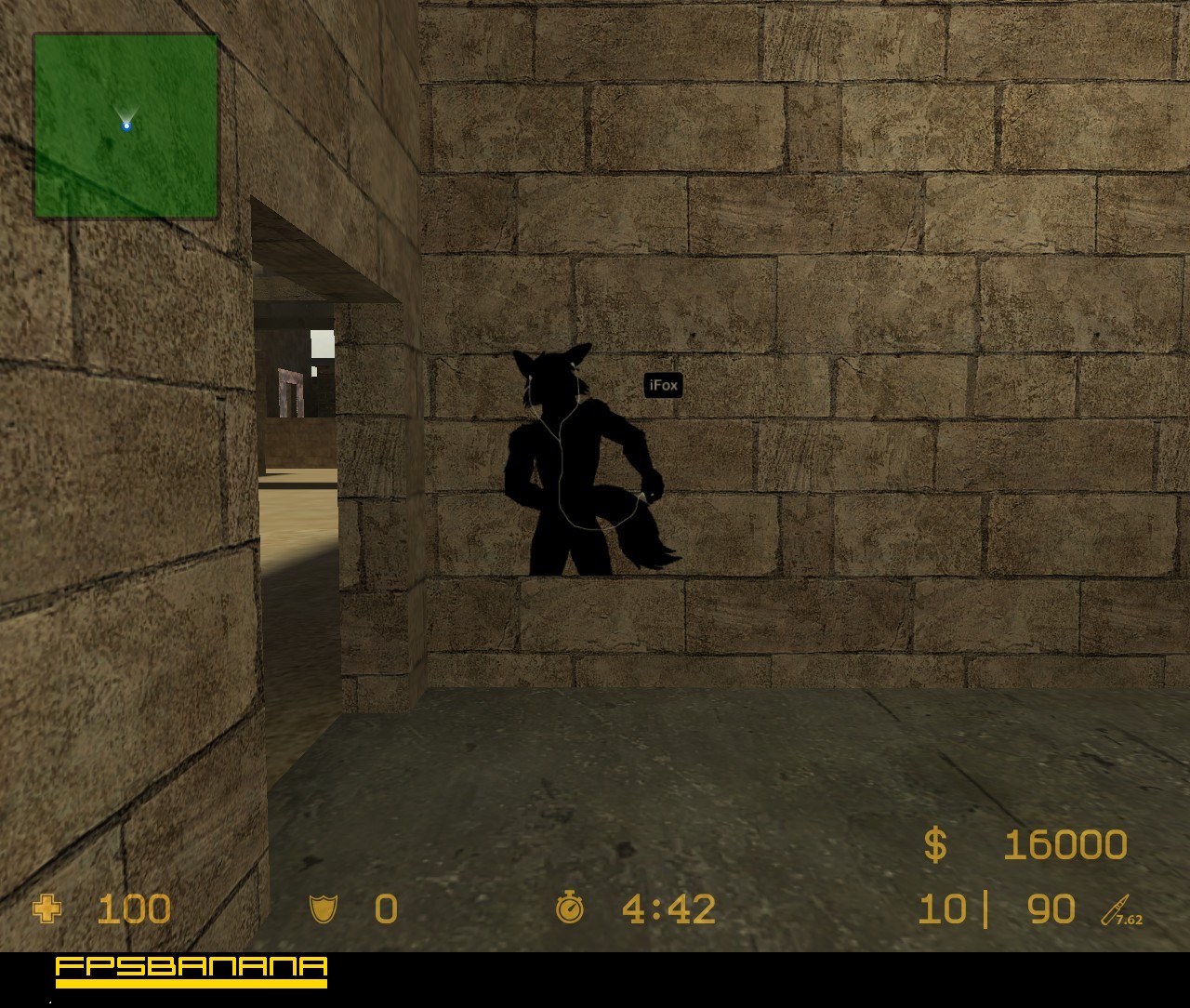The height and width of the screenshot is (1008, 1190).
Task: Click the iFox name tag label
Action: [663, 385]
